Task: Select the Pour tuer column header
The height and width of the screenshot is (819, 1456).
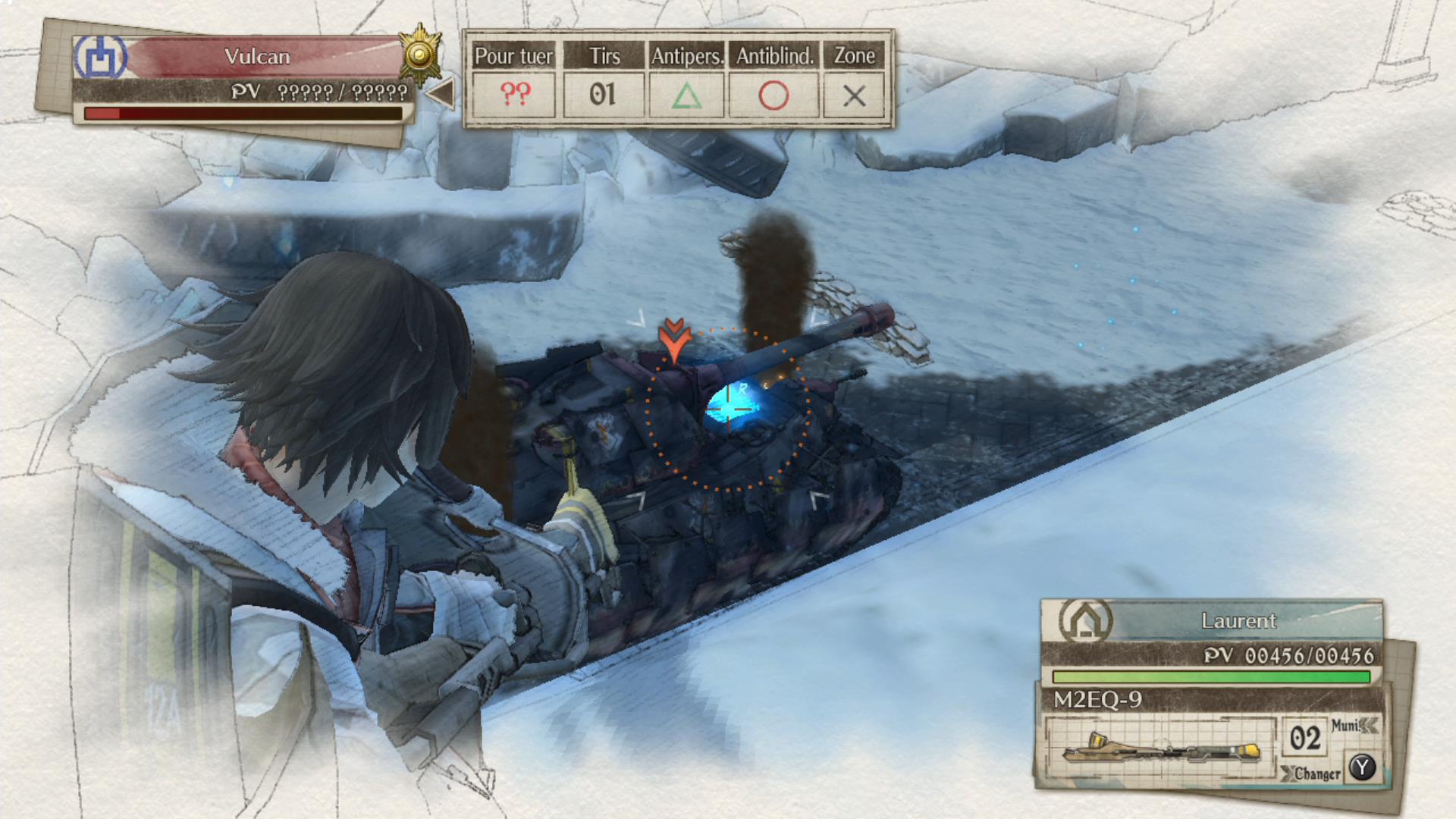Action: click(513, 55)
